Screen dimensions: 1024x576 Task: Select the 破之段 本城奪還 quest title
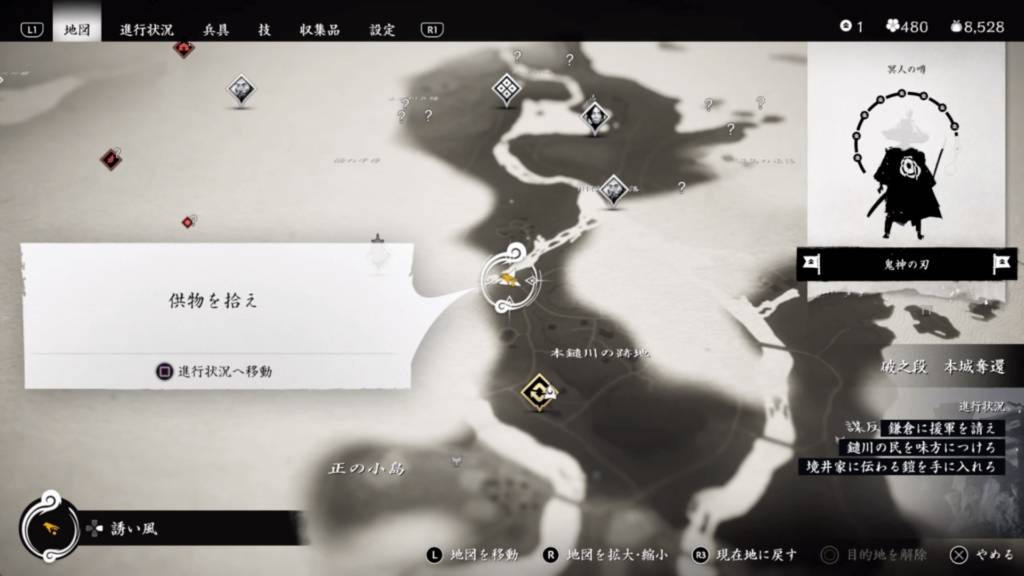[942, 367]
